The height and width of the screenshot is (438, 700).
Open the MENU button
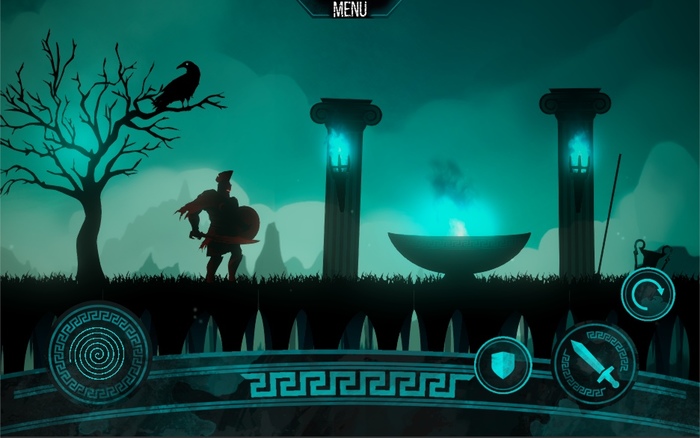(349, 10)
